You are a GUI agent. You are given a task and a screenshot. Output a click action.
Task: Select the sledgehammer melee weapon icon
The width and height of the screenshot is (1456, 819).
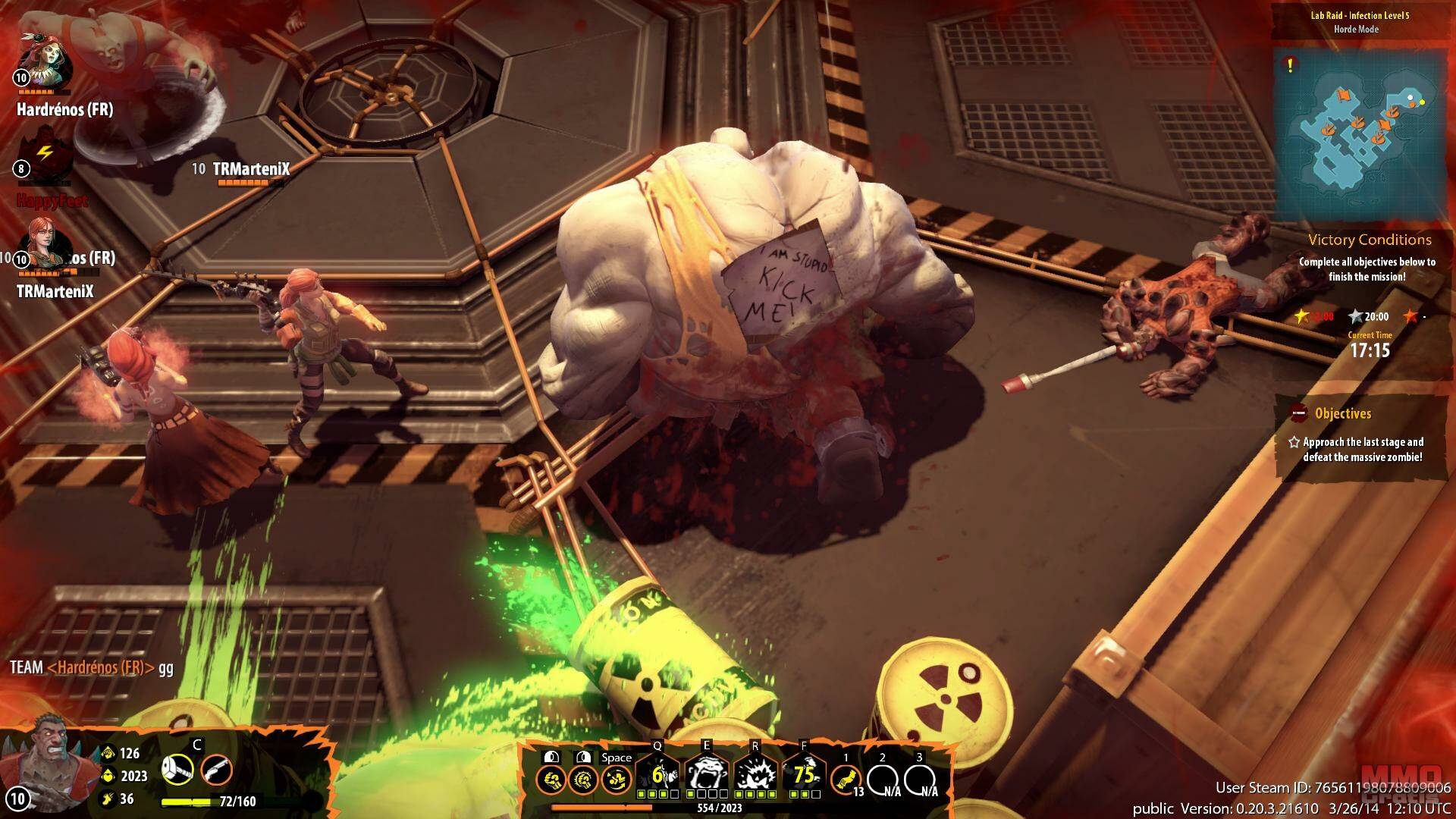pos(177,770)
